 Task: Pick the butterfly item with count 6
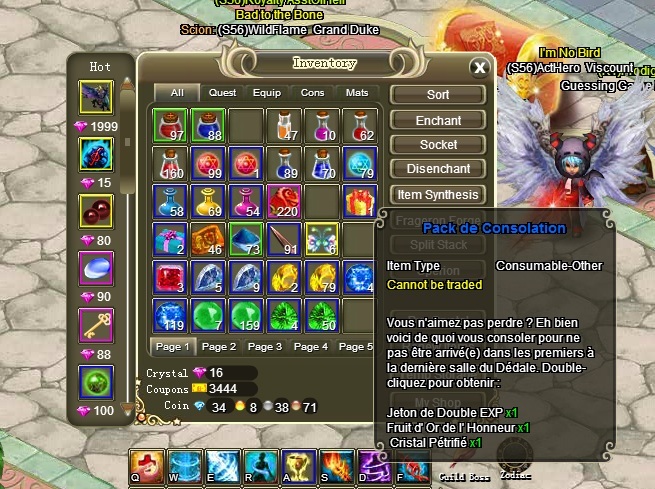pyautogui.click(x=322, y=238)
